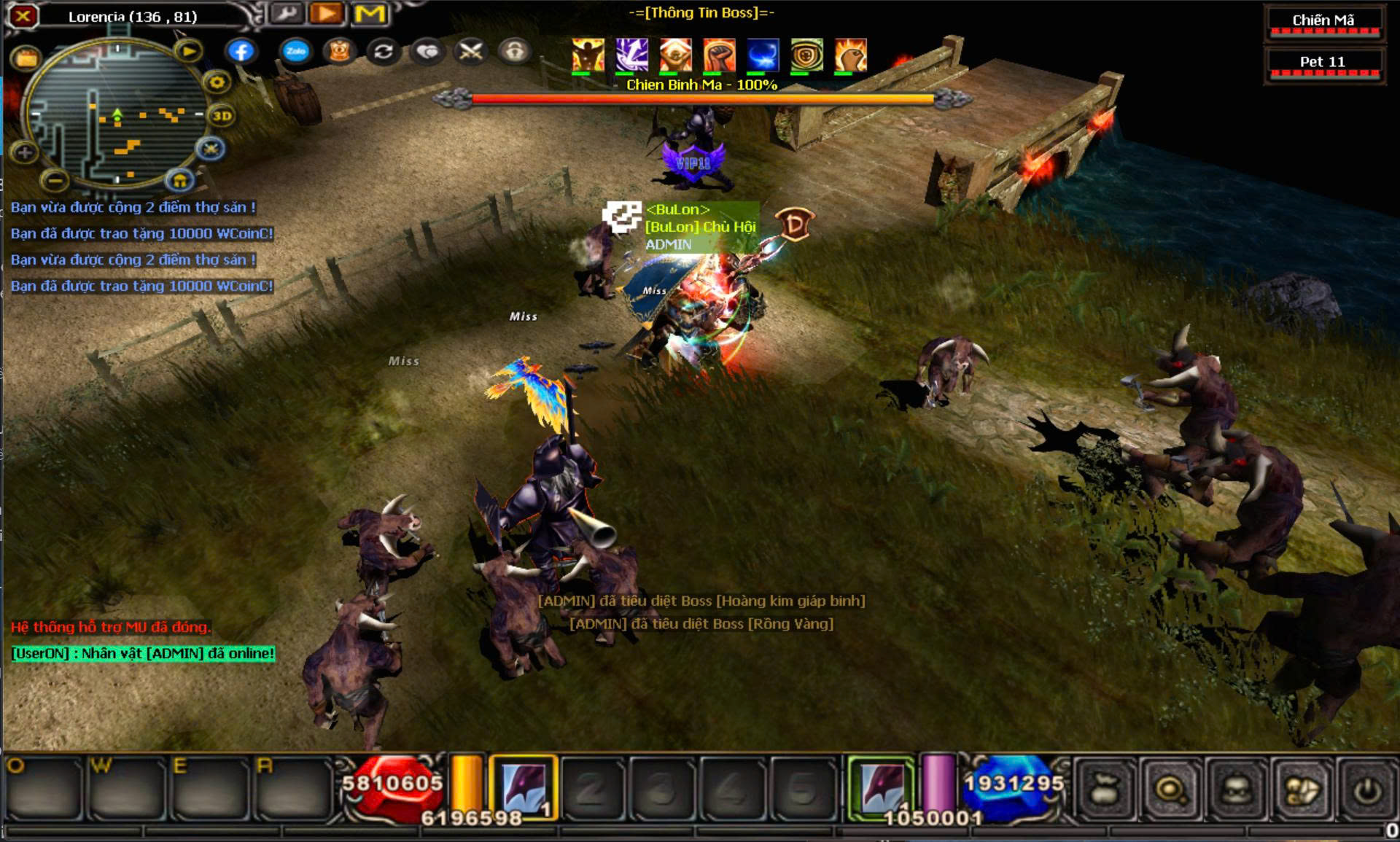Open the Zalo link icon
Viewport: 1400px width, 842px height.
point(295,51)
